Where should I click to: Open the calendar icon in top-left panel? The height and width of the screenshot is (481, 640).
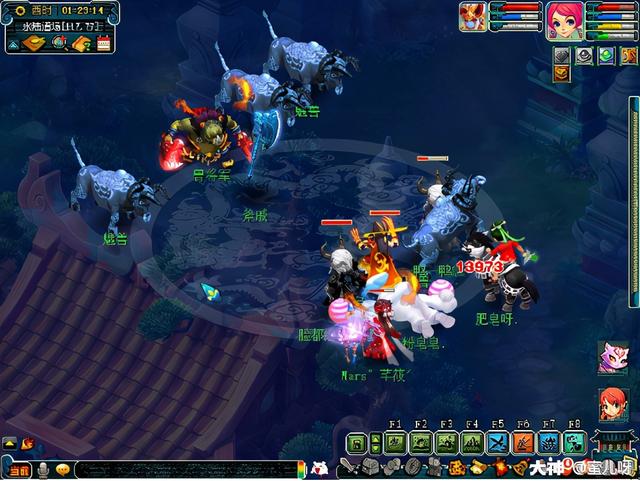[103, 42]
